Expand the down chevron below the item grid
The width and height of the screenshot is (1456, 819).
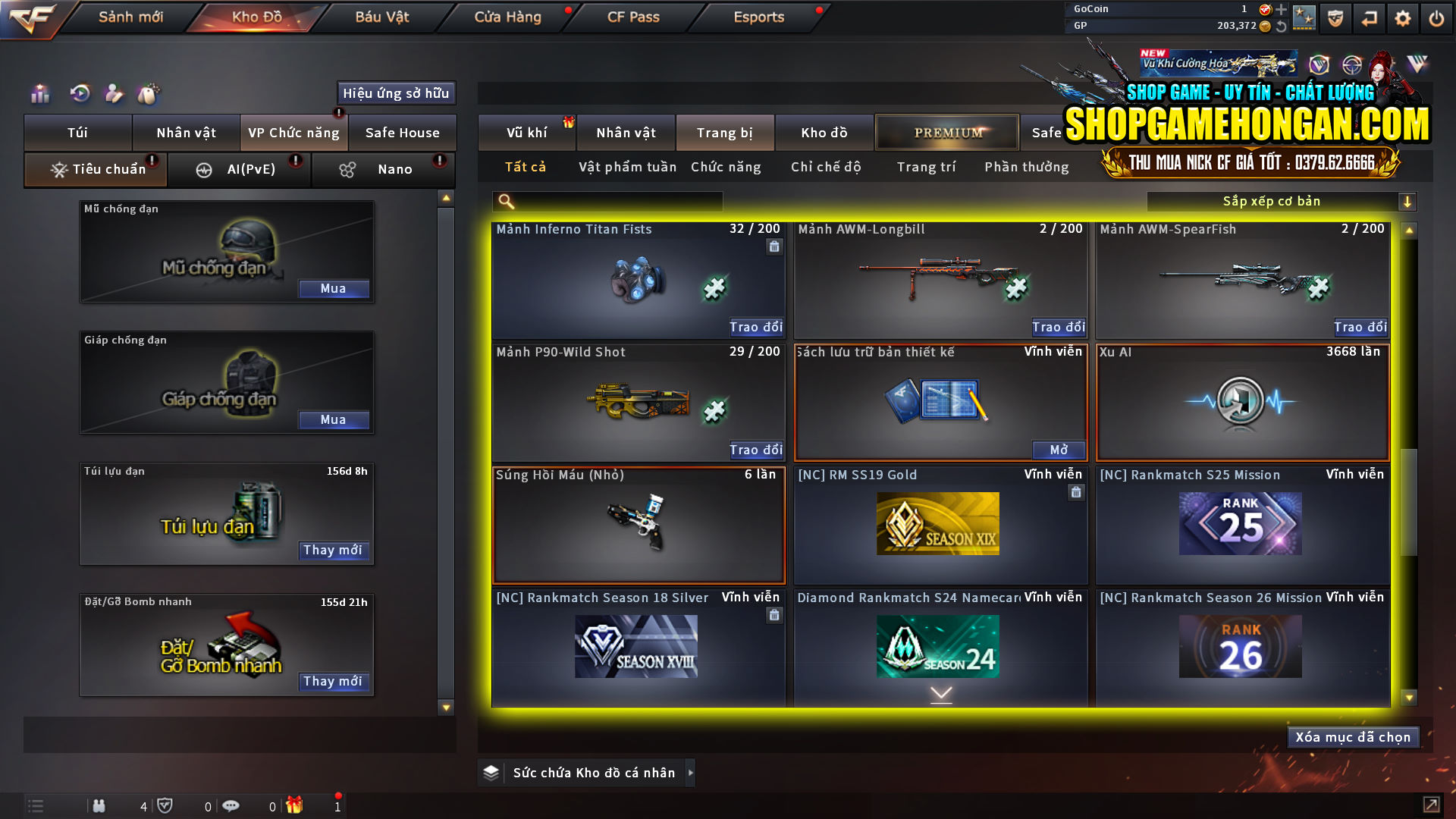pos(940,692)
